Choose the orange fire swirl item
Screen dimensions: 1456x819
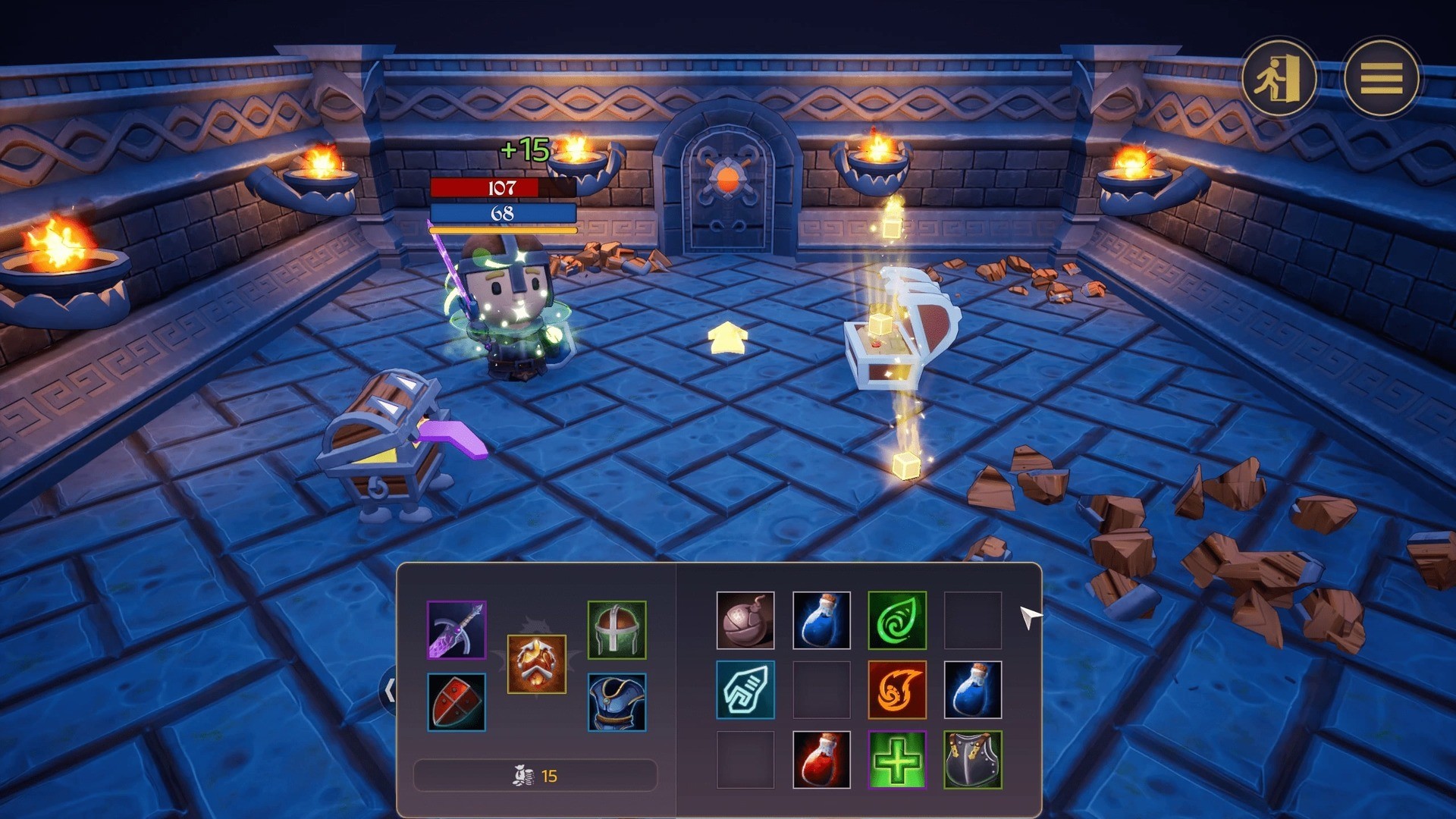click(x=897, y=690)
